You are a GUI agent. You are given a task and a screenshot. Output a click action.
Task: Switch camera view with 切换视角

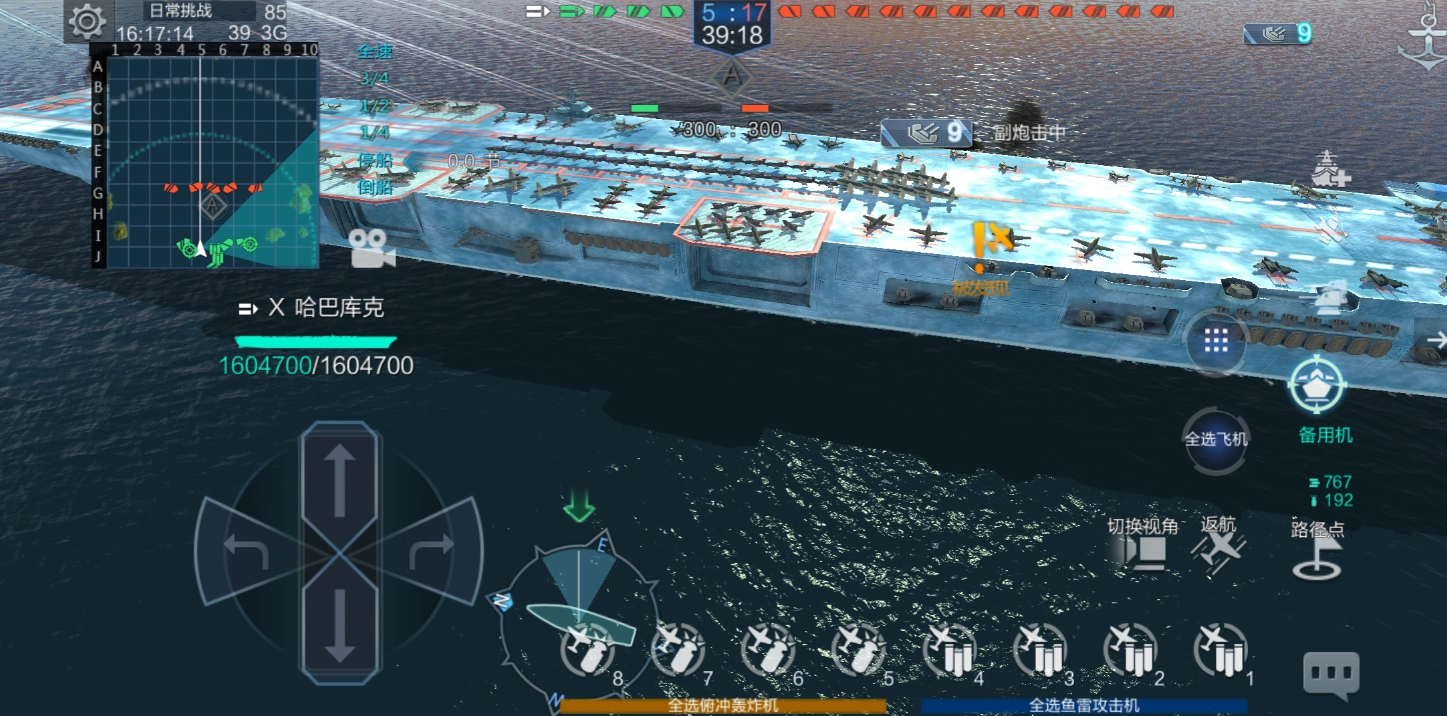tap(1143, 546)
